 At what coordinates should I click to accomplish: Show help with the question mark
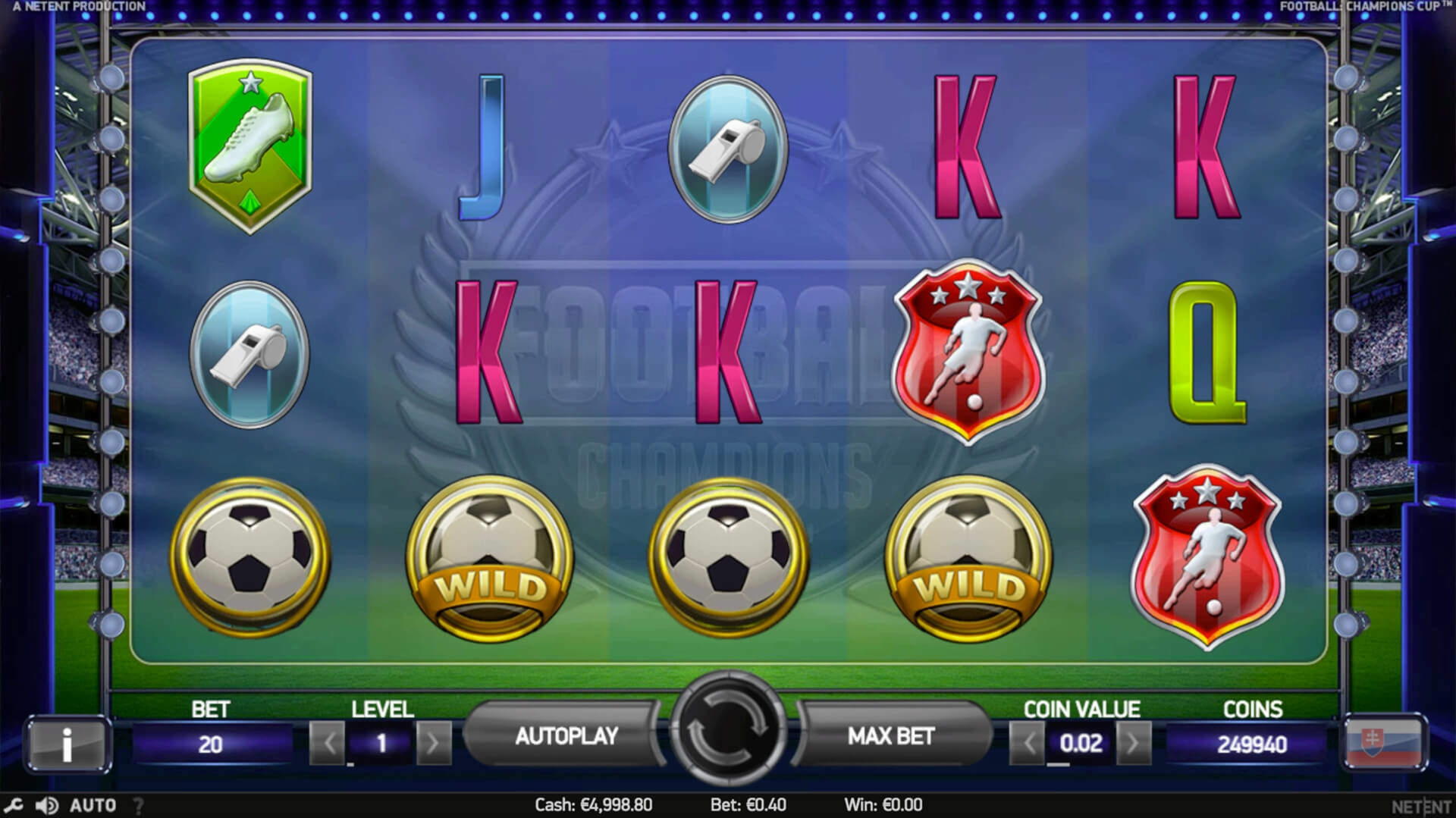[x=138, y=805]
